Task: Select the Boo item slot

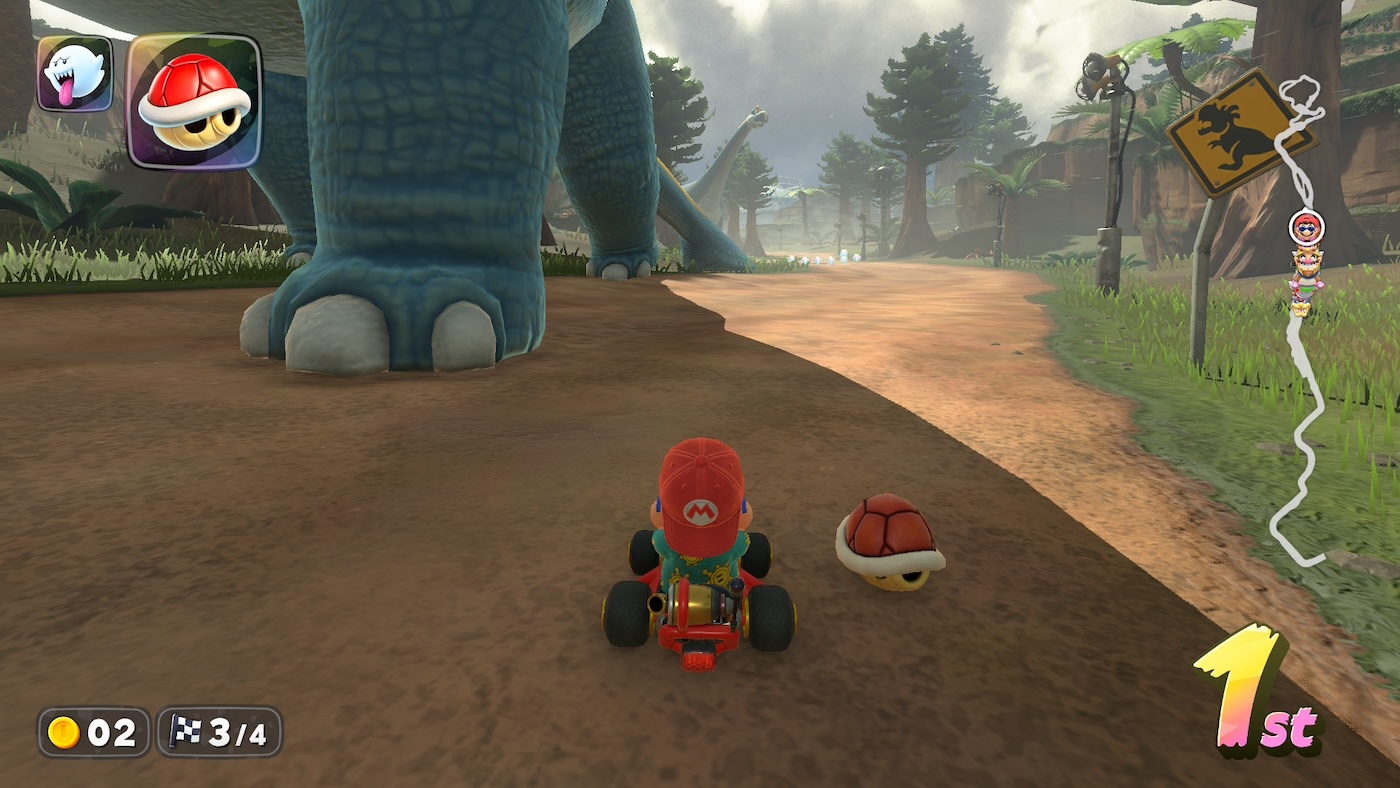Action: coord(75,73)
